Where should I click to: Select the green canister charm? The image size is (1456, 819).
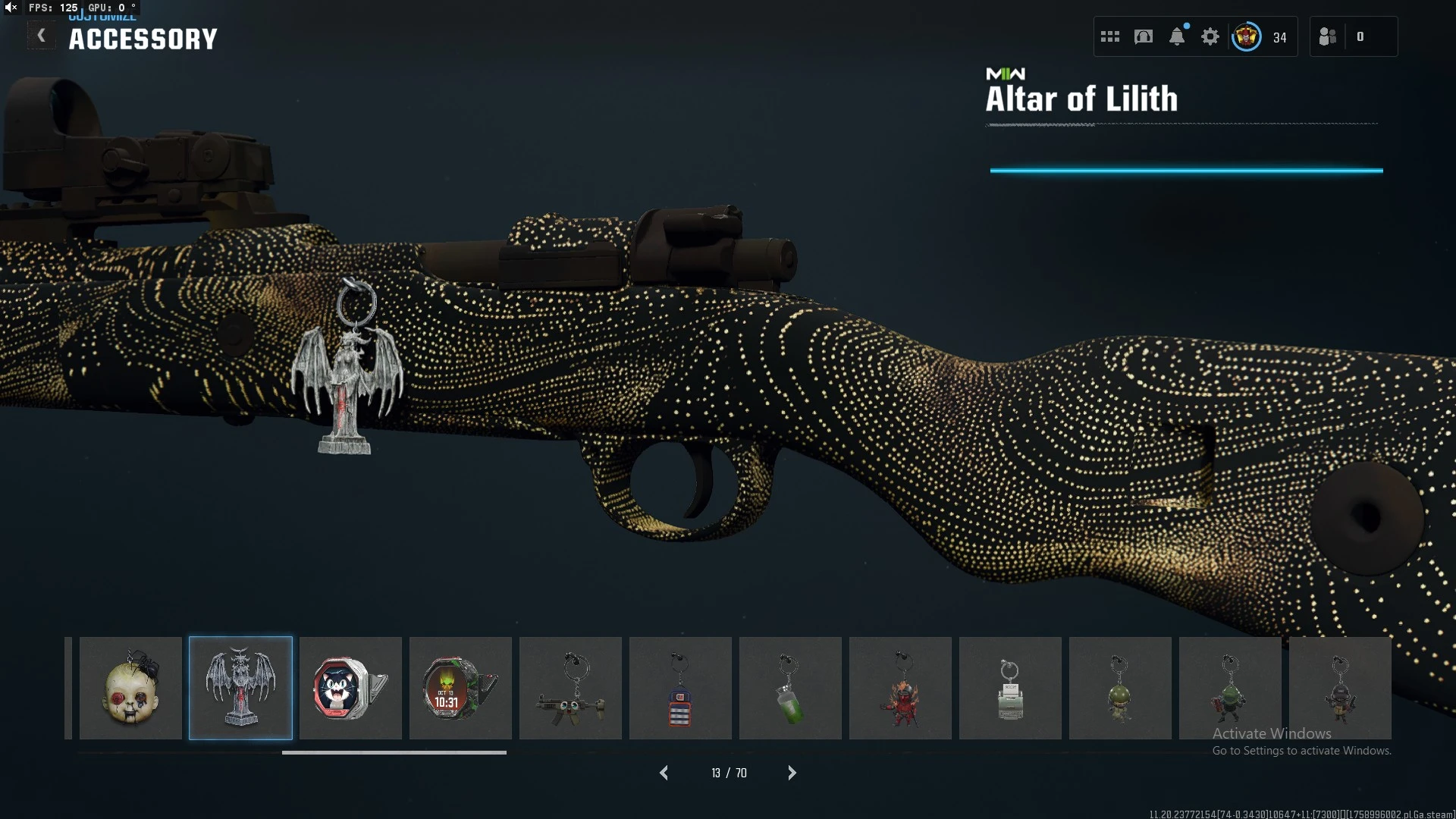(x=790, y=688)
